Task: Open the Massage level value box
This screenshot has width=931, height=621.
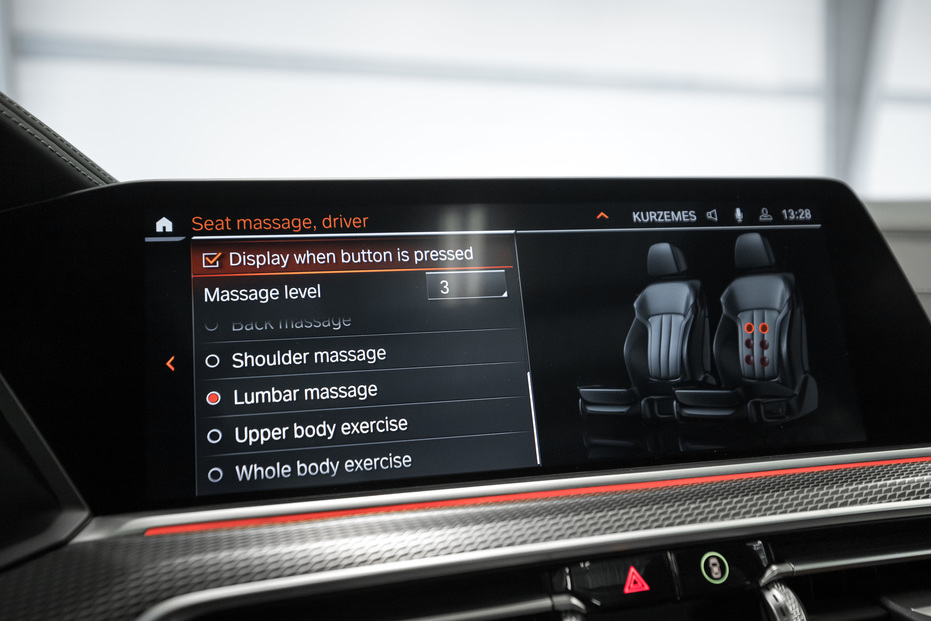Action: point(466,287)
